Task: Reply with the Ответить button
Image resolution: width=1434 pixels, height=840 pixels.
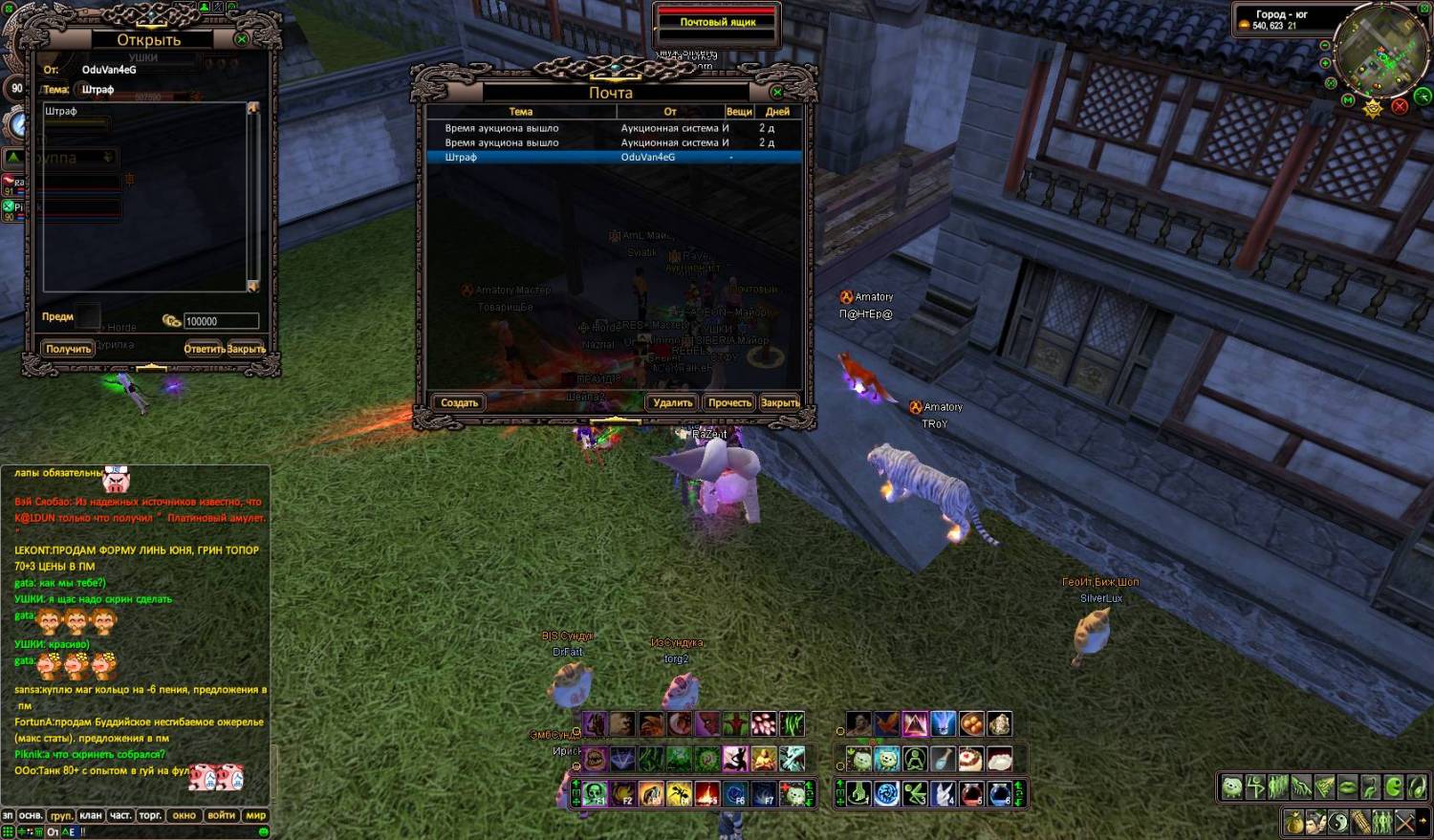Action: pyautogui.click(x=204, y=349)
